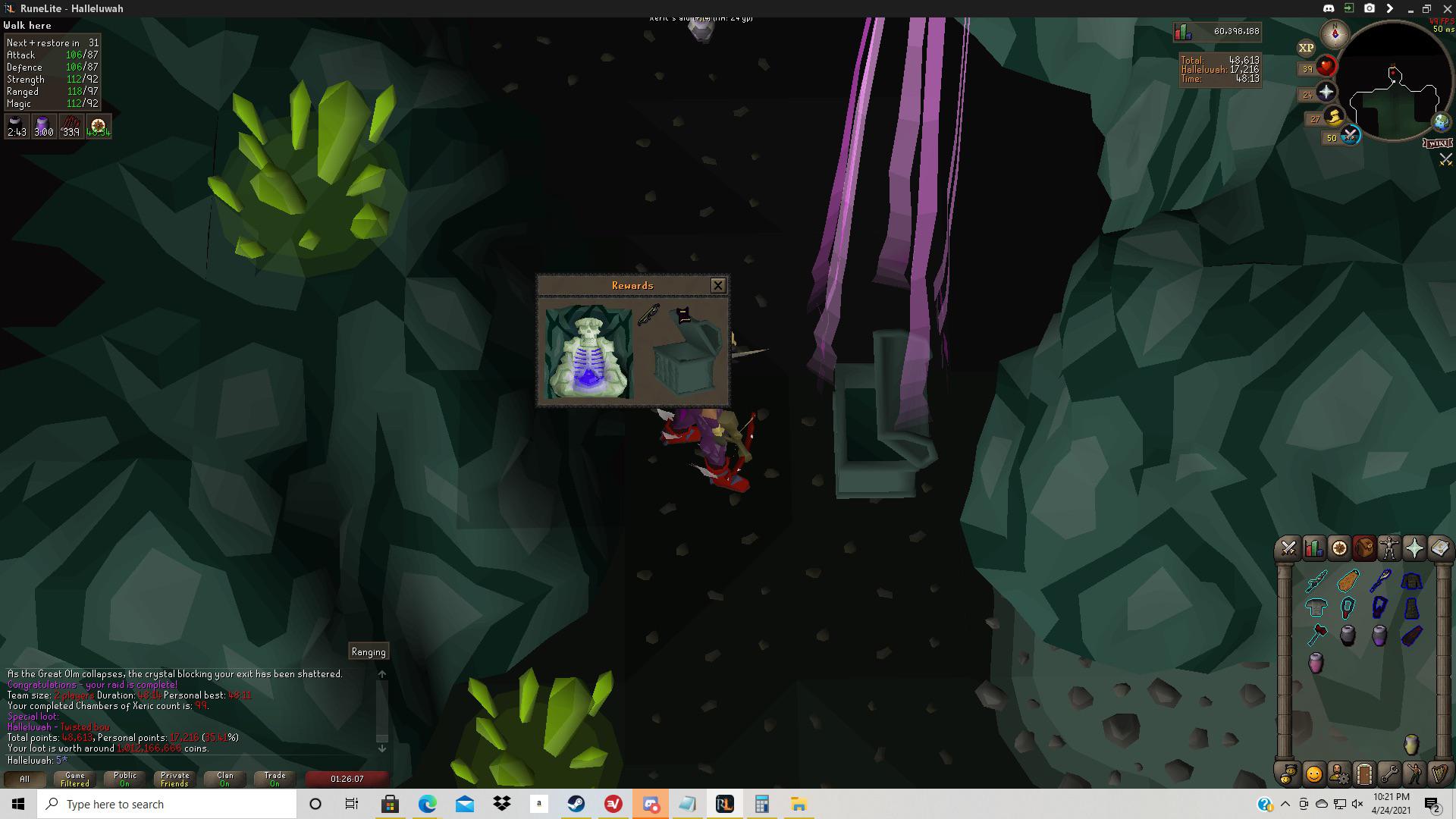Screen dimensions: 1456x819
Task: Open the Settings wrench tab
Action: point(1389,774)
